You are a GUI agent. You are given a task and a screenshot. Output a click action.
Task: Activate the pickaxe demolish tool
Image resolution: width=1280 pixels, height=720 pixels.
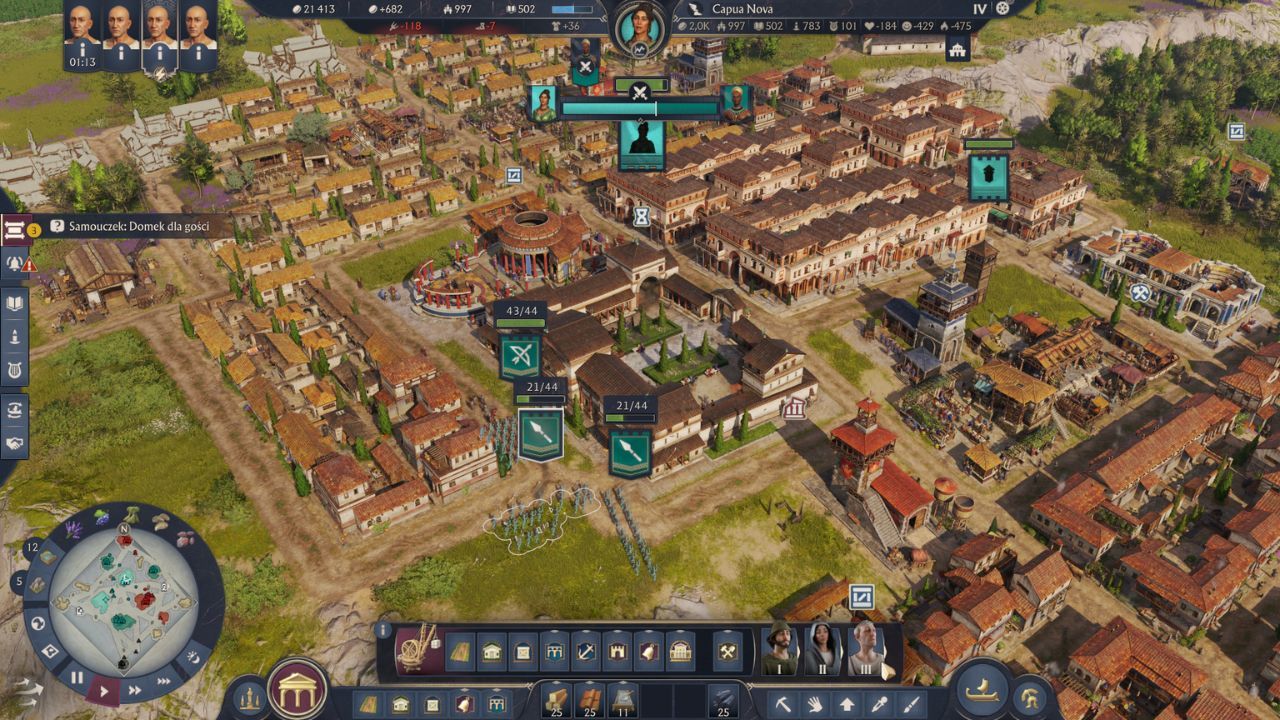[x=783, y=703]
